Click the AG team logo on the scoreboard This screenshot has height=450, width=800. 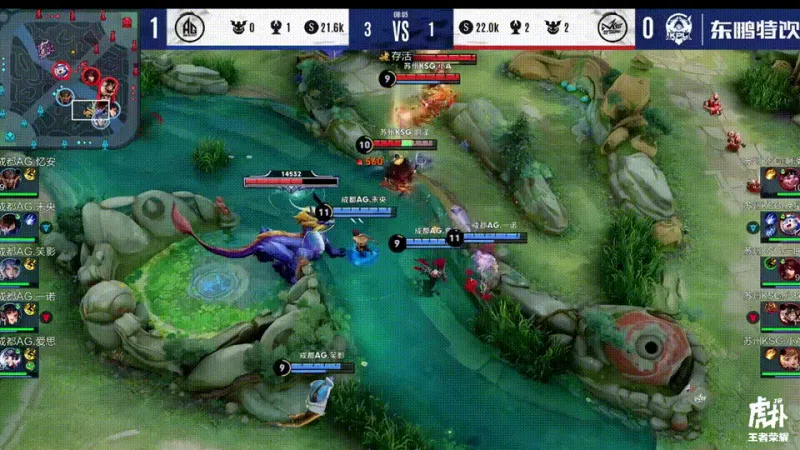pos(189,28)
